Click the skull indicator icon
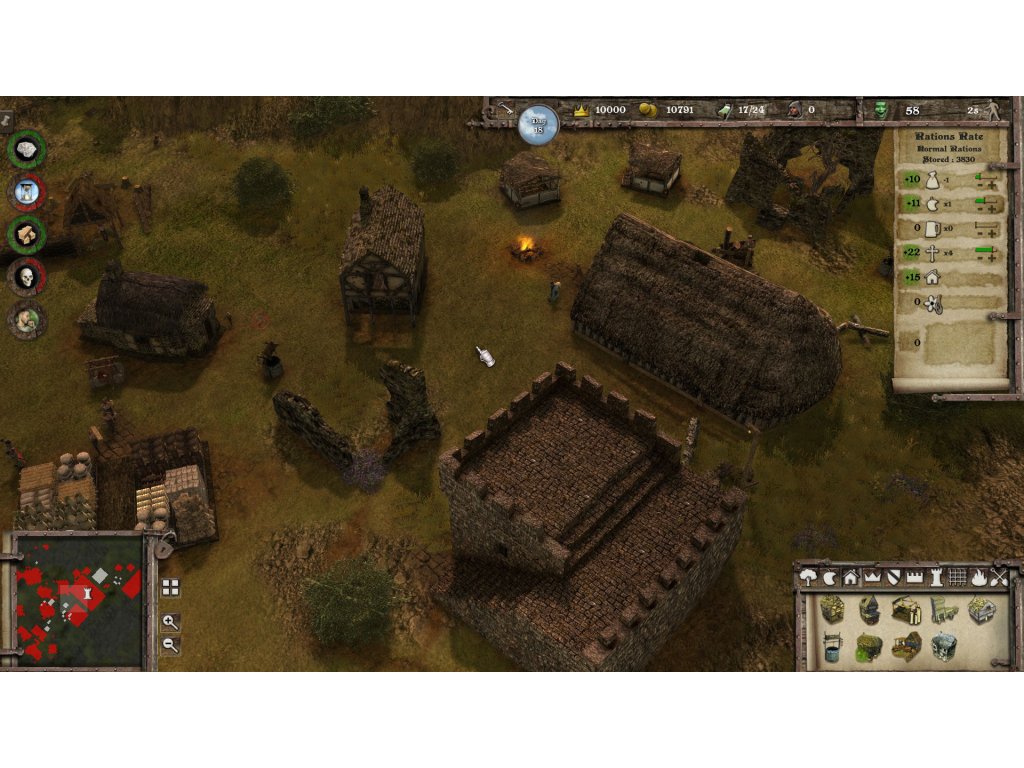The width and height of the screenshot is (1024, 768). (x=27, y=276)
